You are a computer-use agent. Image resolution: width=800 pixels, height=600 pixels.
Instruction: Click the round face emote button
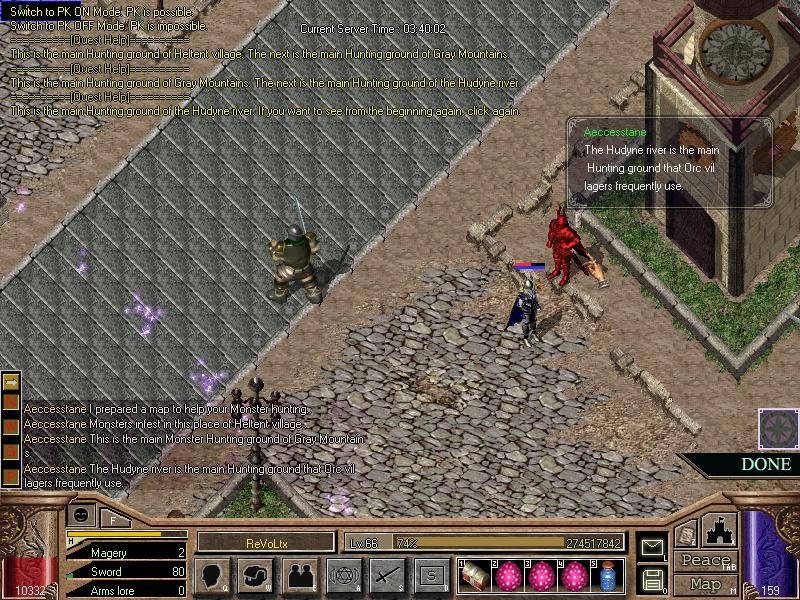pos(82,514)
